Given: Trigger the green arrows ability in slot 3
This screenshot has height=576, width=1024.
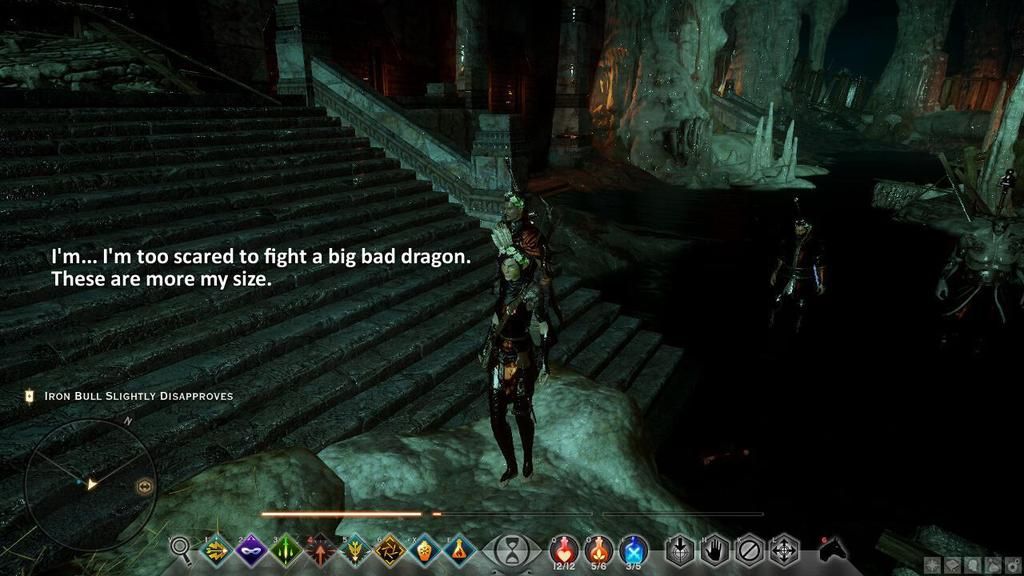Looking at the screenshot, I should (286, 549).
